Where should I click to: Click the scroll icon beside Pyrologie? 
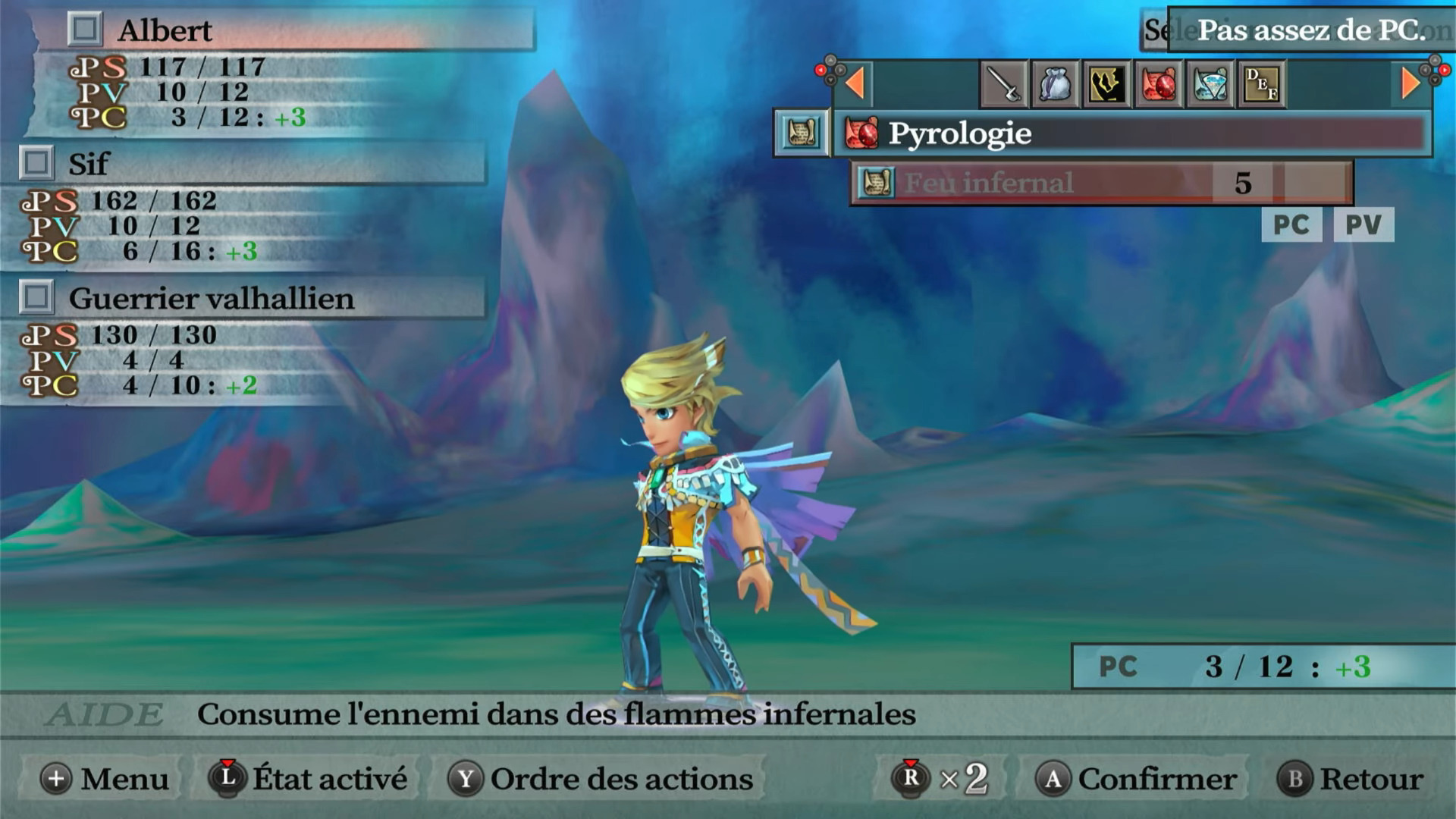pos(802,133)
